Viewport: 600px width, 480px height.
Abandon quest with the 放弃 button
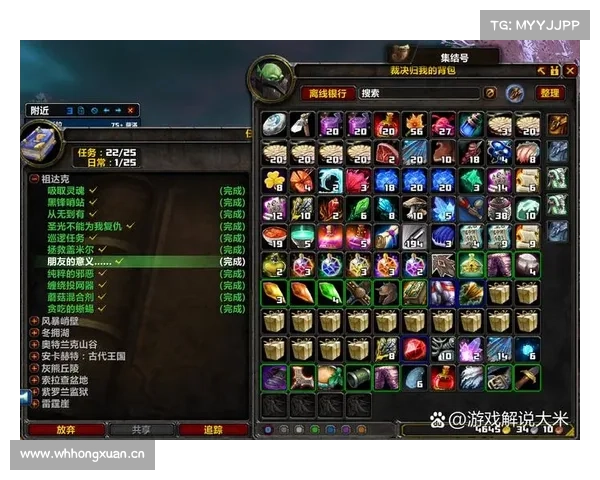pyautogui.click(x=66, y=430)
